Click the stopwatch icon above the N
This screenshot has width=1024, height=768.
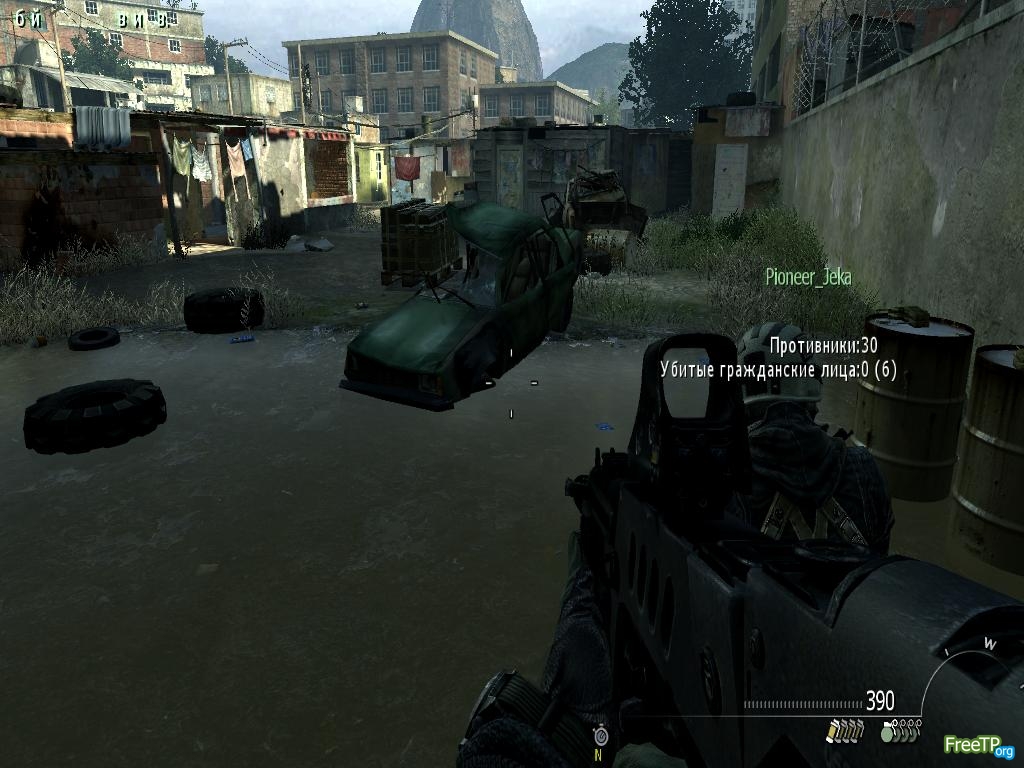(600, 736)
